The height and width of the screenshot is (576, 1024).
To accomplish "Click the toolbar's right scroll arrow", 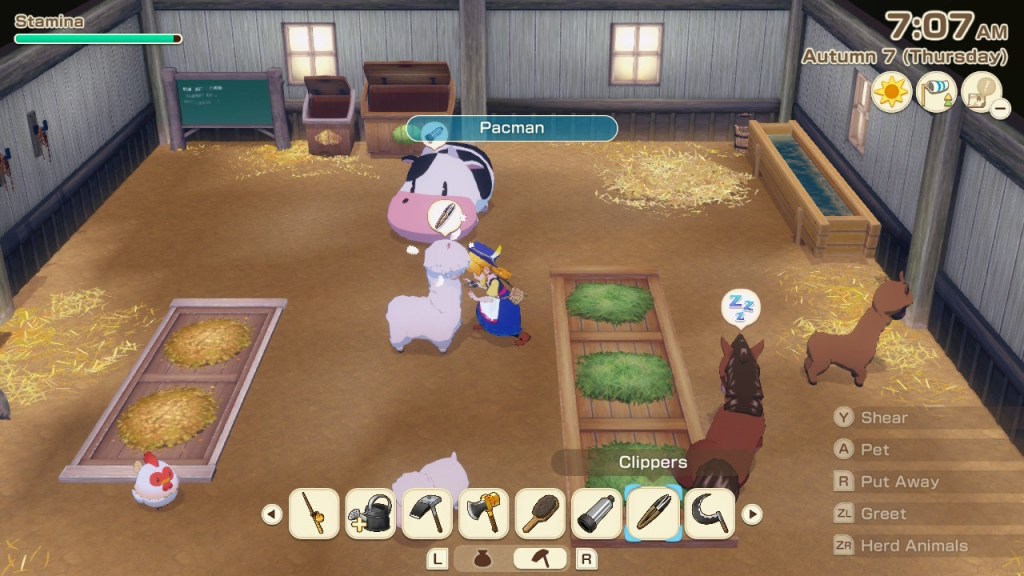I will [752, 514].
